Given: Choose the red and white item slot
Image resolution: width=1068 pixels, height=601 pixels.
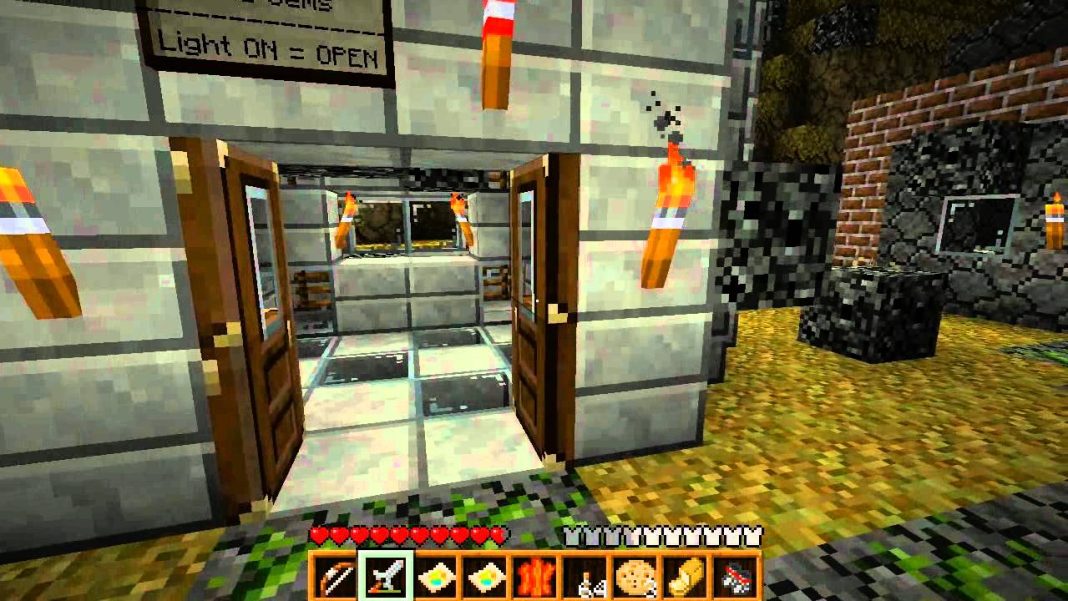Looking at the screenshot, I should pos(735,577).
